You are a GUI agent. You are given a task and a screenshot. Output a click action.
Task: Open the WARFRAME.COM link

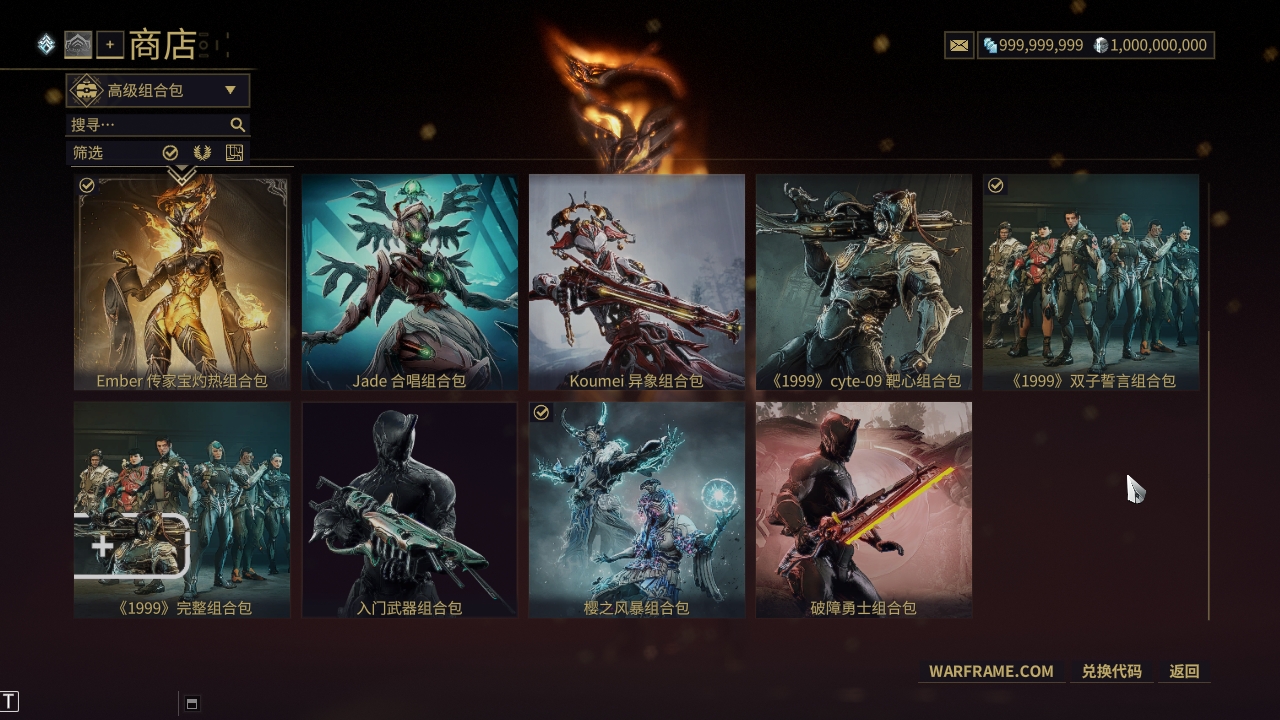click(991, 671)
